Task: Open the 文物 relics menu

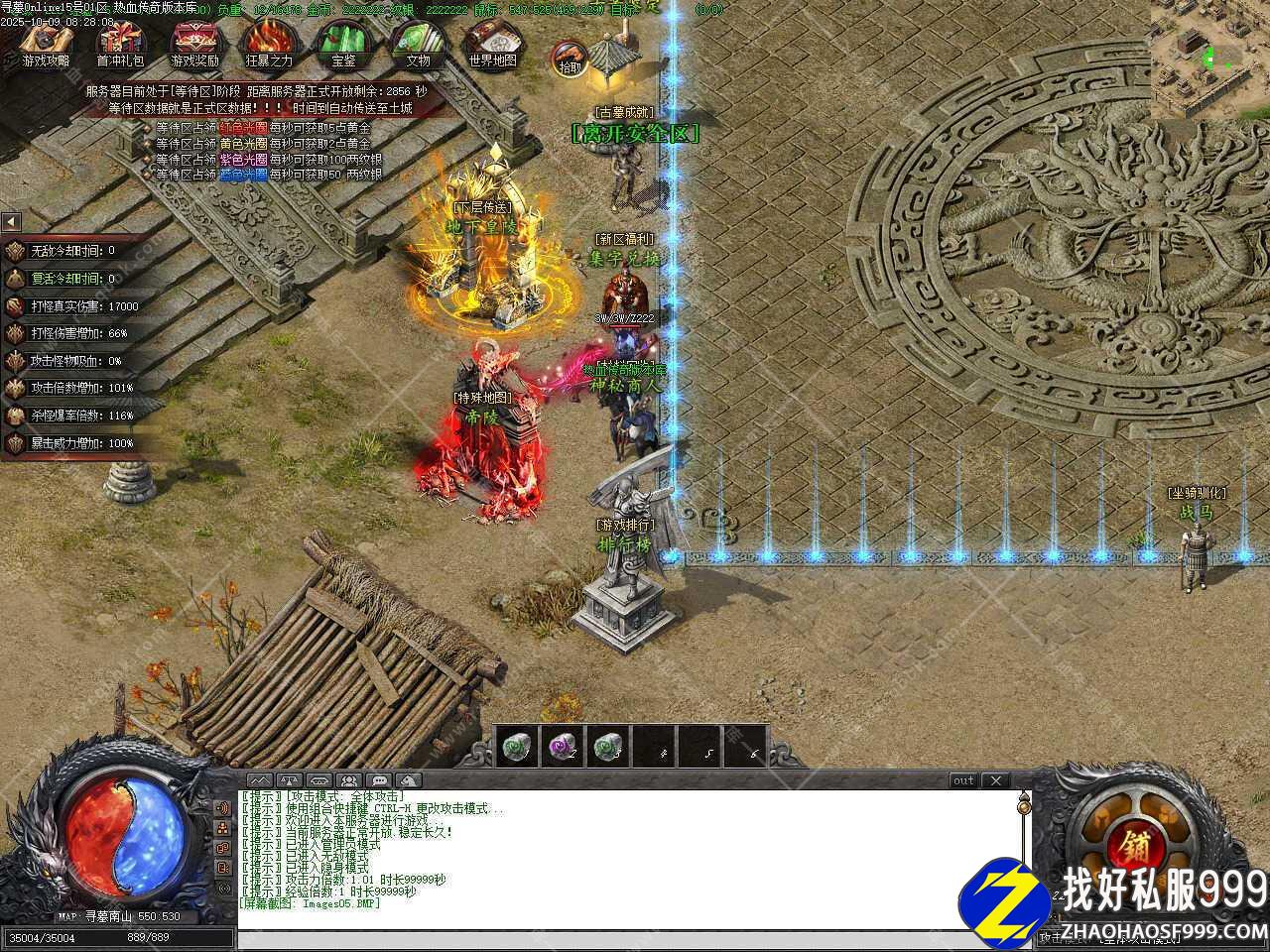Action: click(x=418, y=41)
